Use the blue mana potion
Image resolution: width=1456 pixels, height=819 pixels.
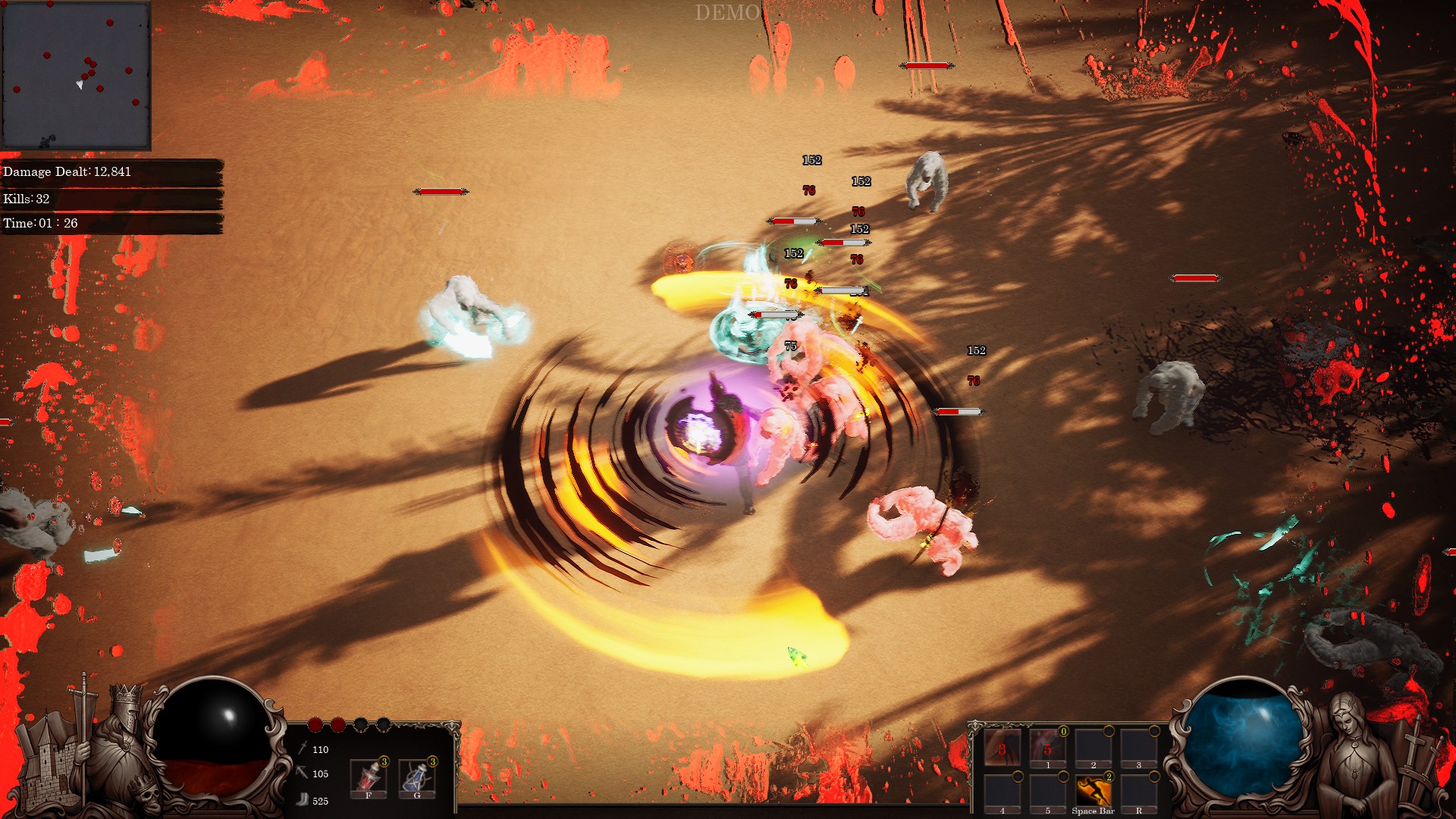416,777
